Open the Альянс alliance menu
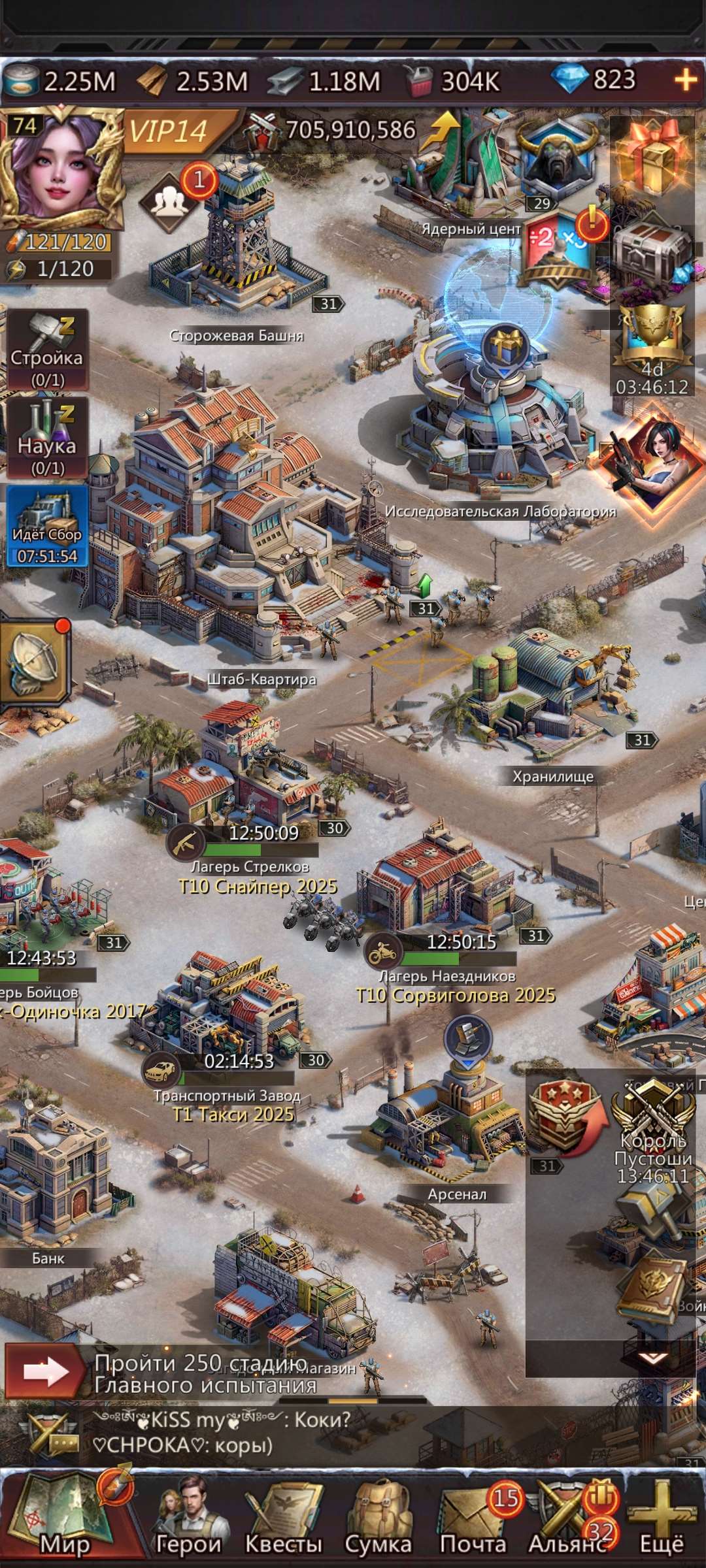The height and width of the screenshot is (1568, 706). (567, 1517)
